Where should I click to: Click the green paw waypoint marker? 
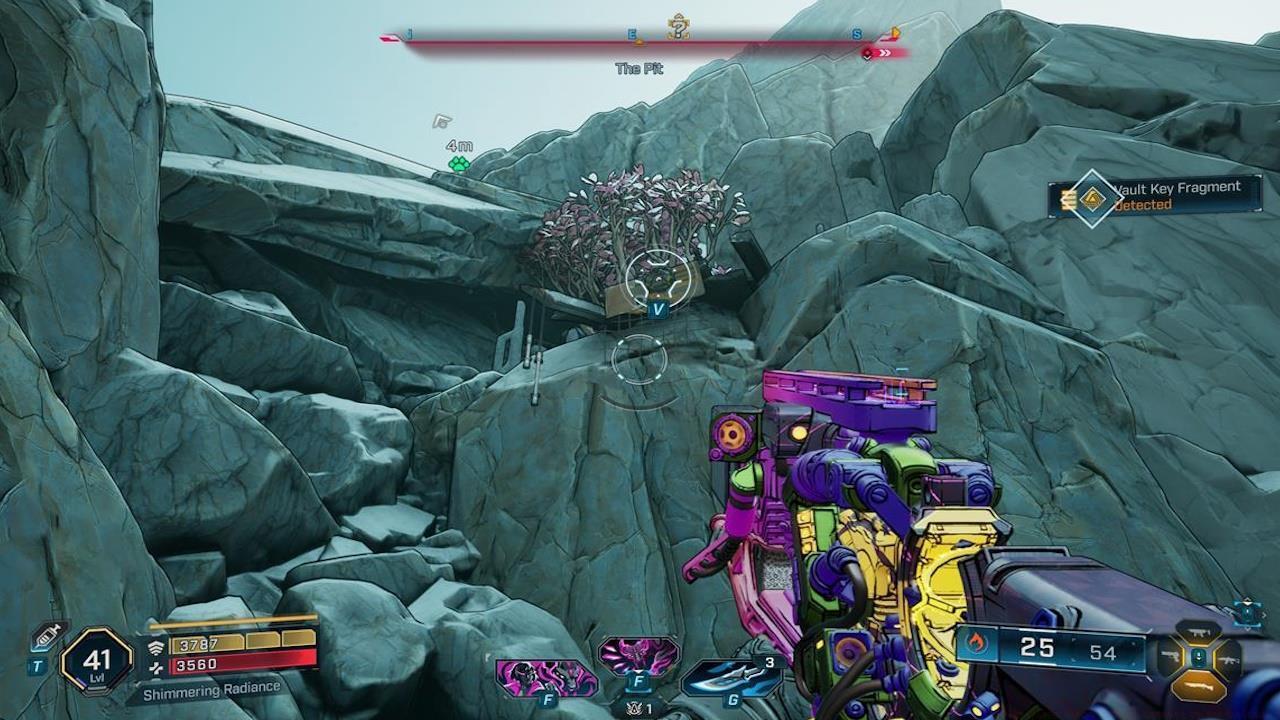point(457,161)
